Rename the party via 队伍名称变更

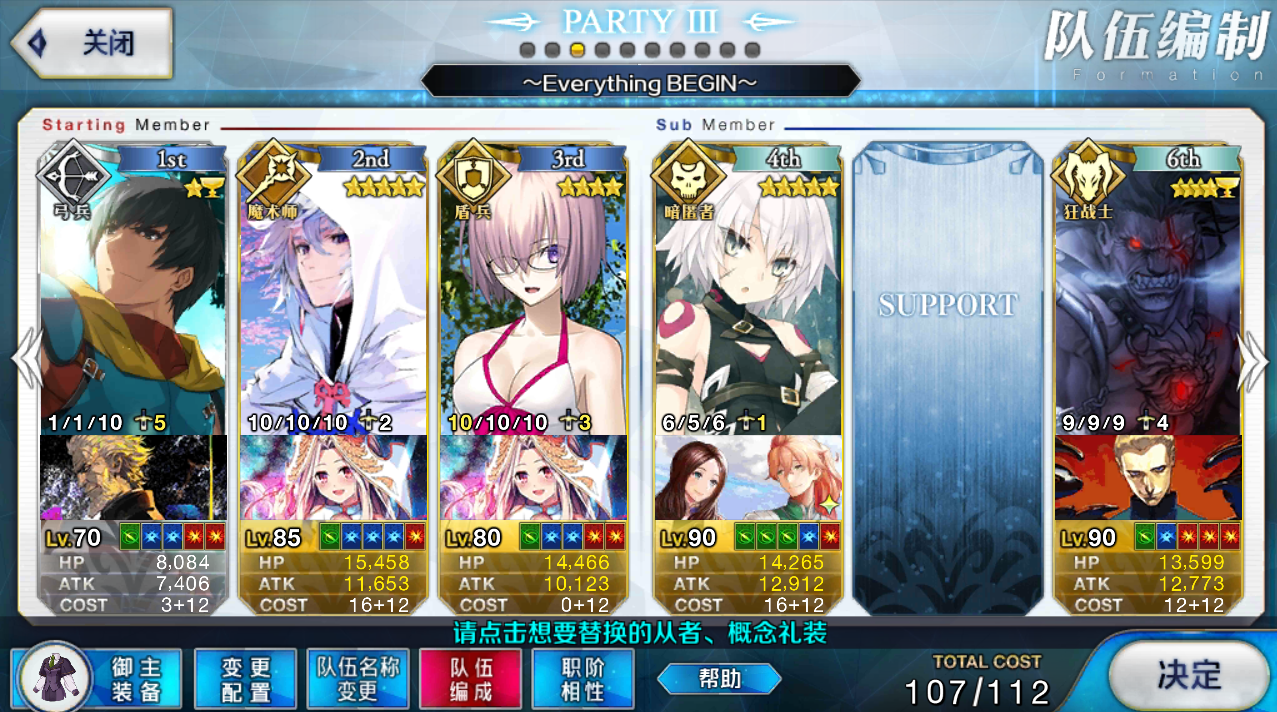pyautogui.click(x=358, y=679)
